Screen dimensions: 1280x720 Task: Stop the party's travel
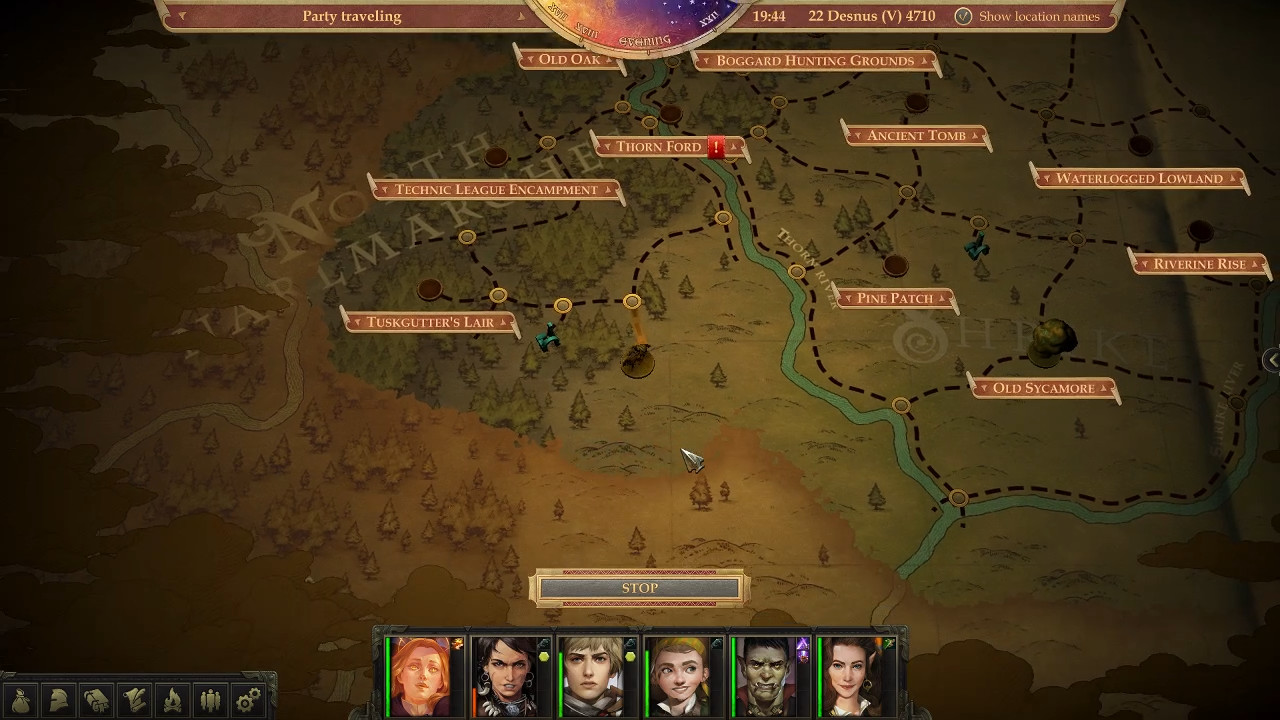640,588
